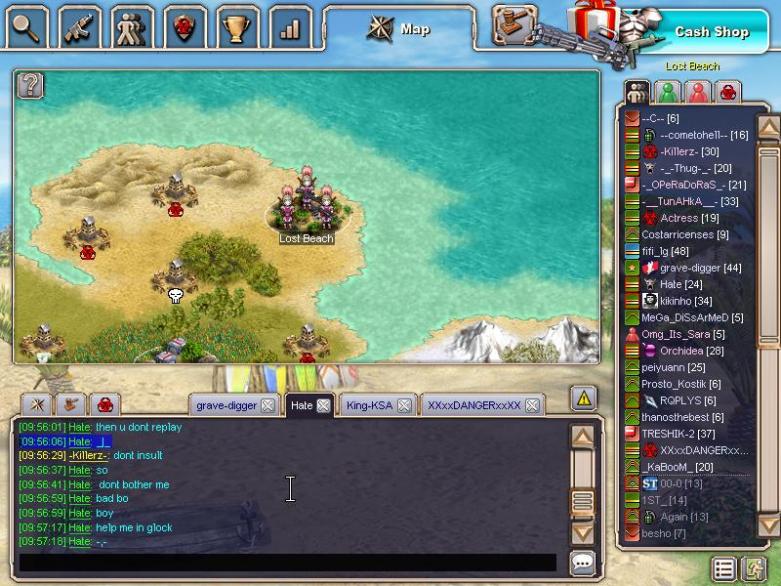Viewport: 781px width, 586px height.
Task: Switch to grave-digger chat tab
Action: click(226, 406)
